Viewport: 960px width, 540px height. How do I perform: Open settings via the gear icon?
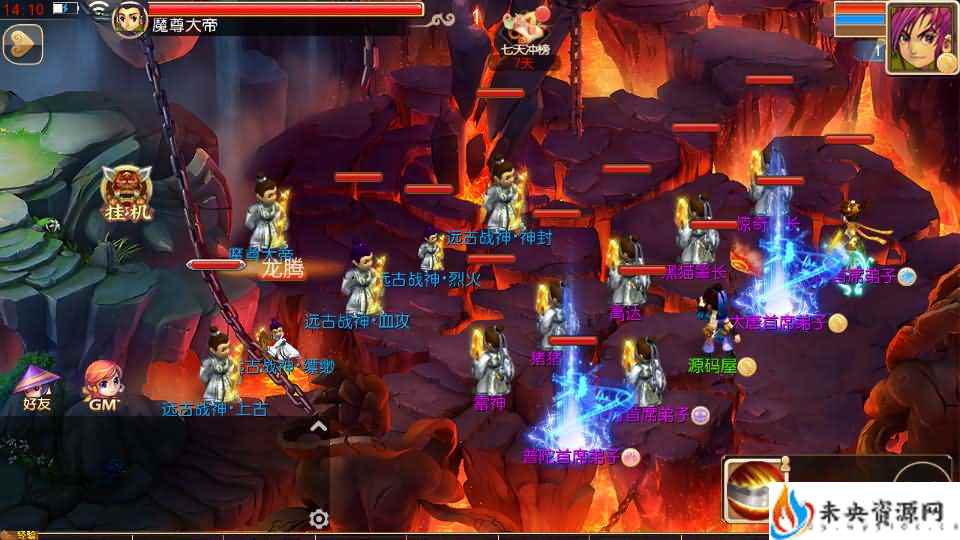[x=319, y=518]
